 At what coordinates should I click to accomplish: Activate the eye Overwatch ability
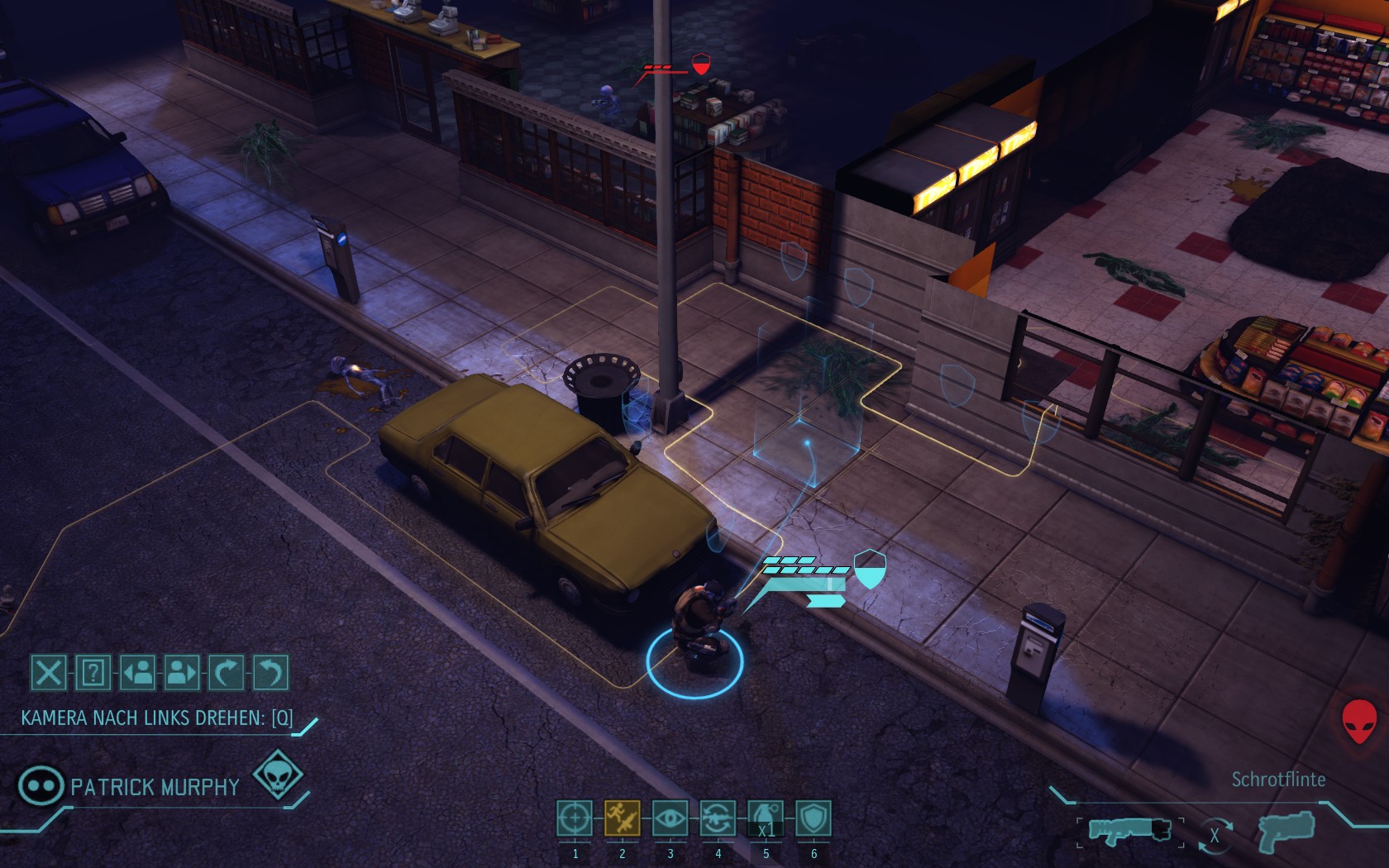[670, 819]
